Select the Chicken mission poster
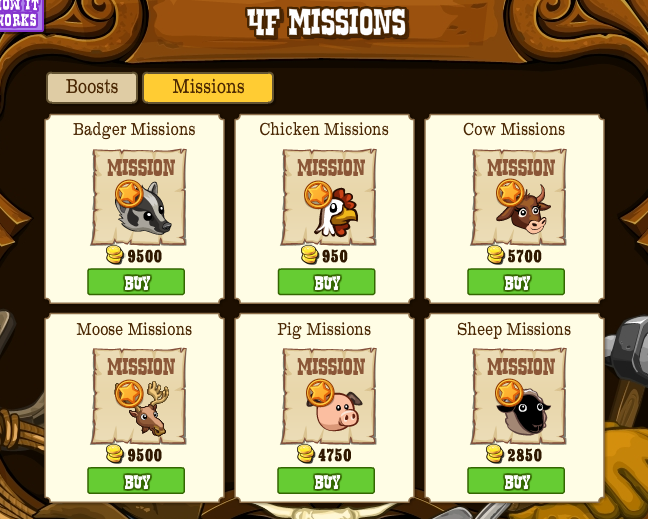Viewport: 648px width, 519px height. pyautogui.click(x=328, y=196)
